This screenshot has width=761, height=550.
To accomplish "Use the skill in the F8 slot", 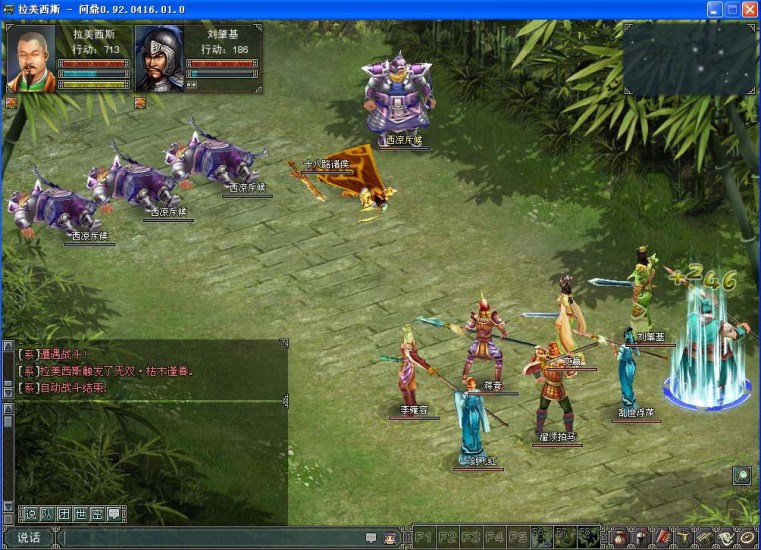I will coord(587,537).
